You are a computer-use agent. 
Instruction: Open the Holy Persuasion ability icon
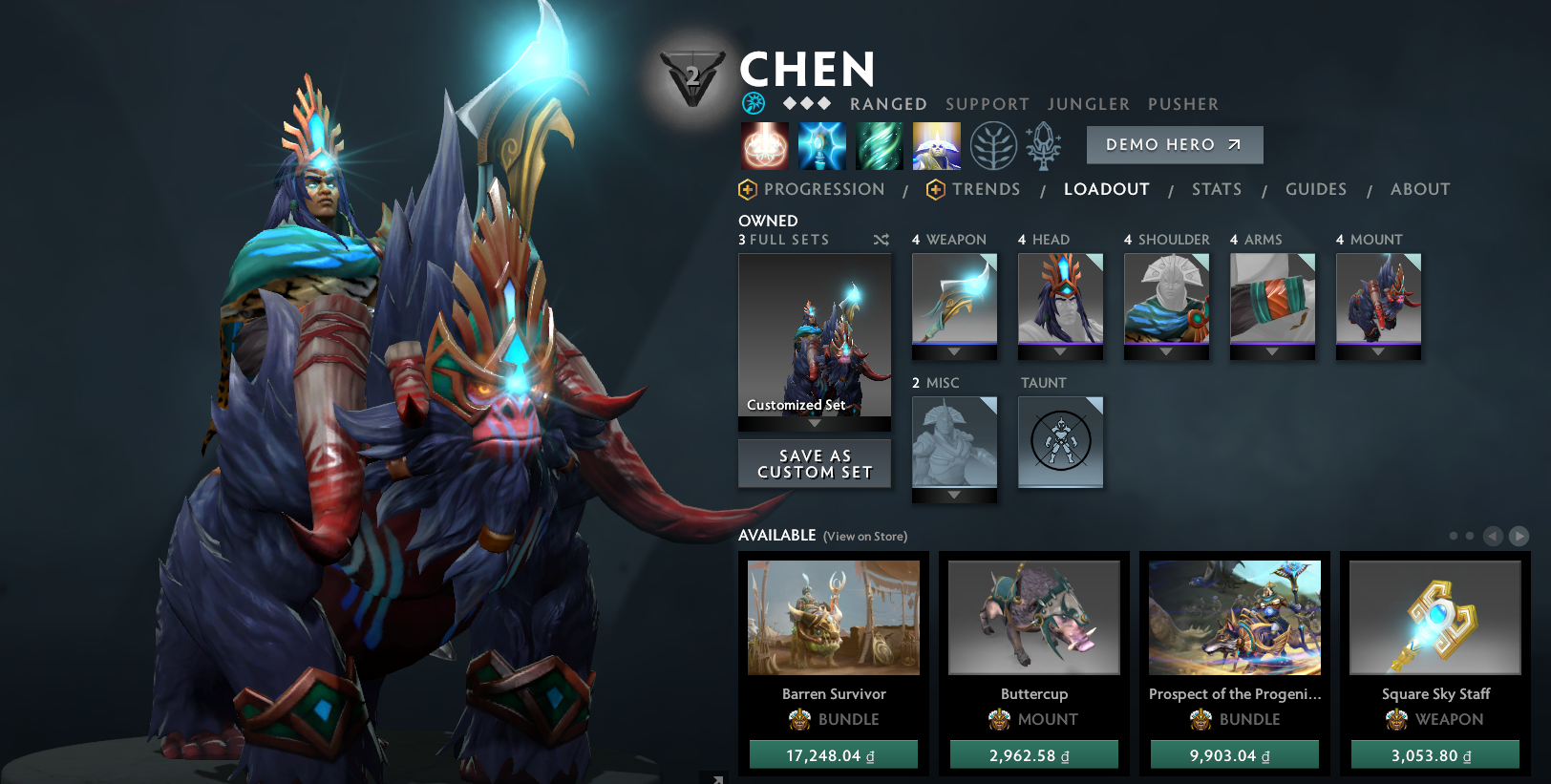(822, 145)
